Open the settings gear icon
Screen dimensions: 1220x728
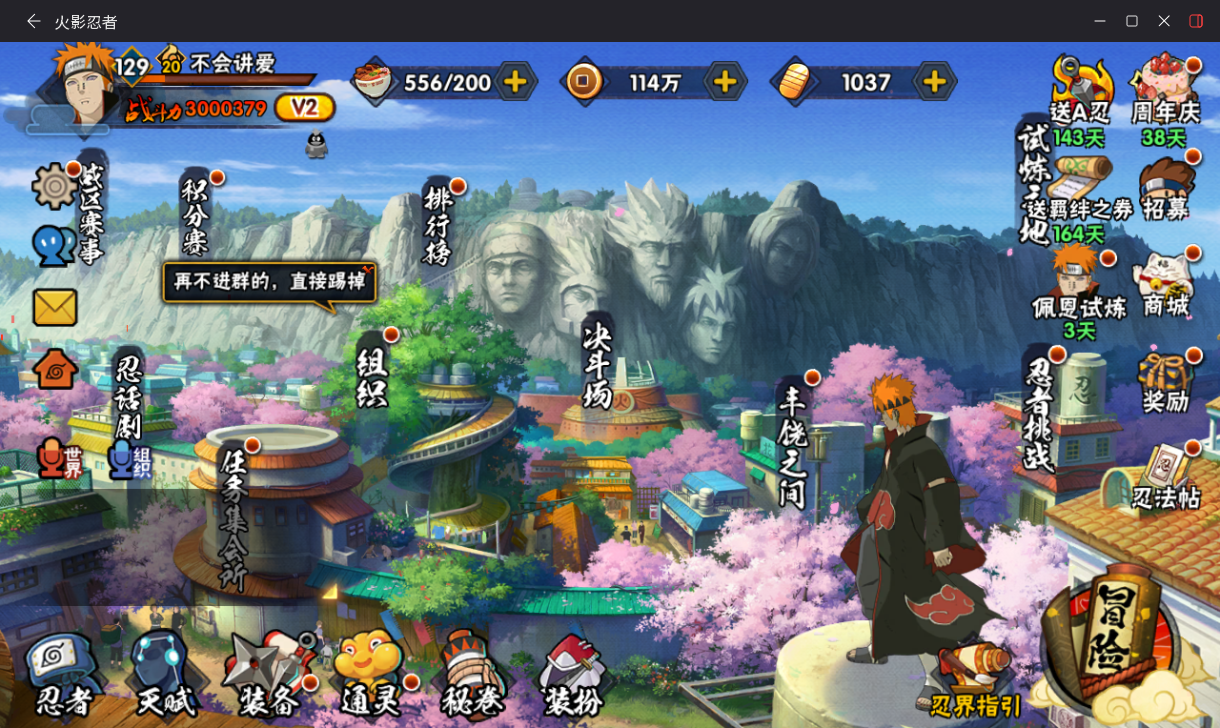coord(55,187)
